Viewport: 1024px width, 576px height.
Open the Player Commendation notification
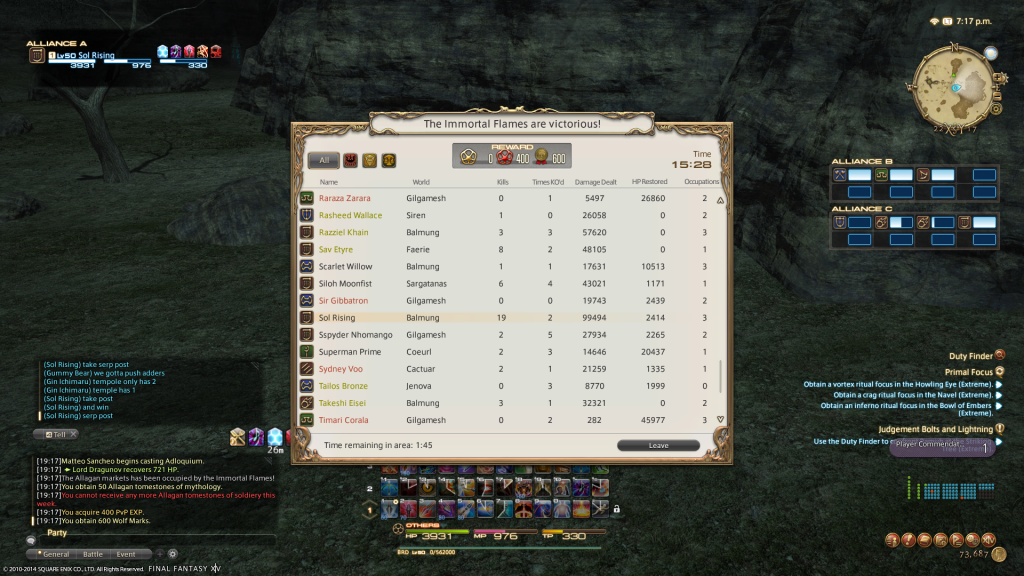click(x=942, y=447)
